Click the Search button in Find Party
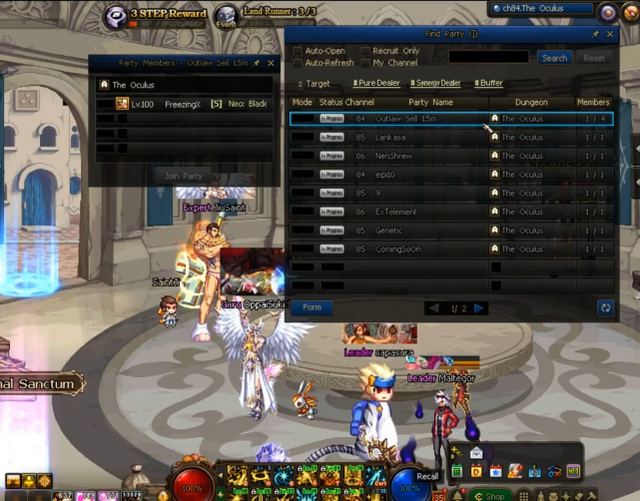 point(554,58)
